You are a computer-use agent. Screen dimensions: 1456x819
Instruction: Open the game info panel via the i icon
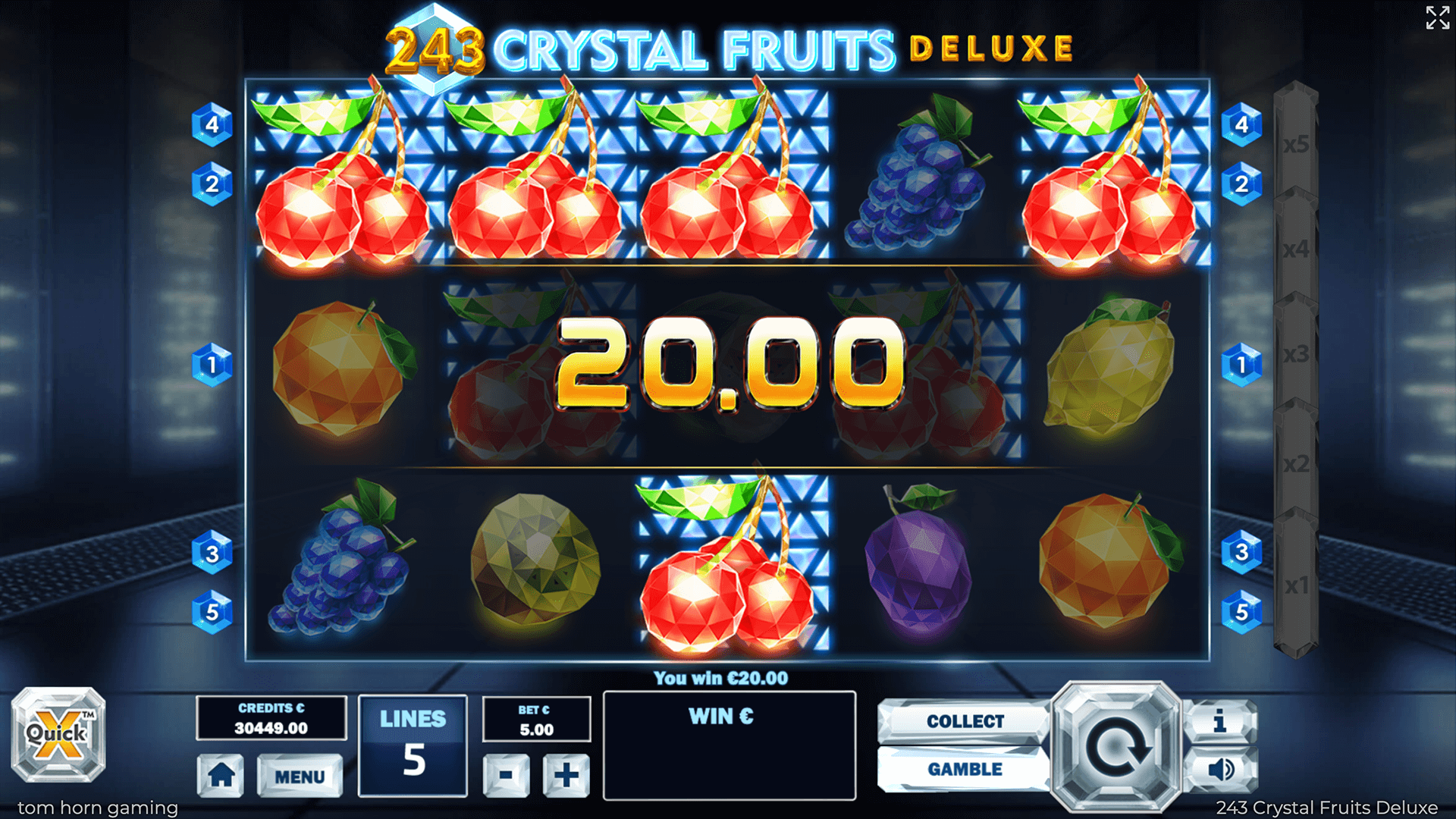[x=1219, y=721]
